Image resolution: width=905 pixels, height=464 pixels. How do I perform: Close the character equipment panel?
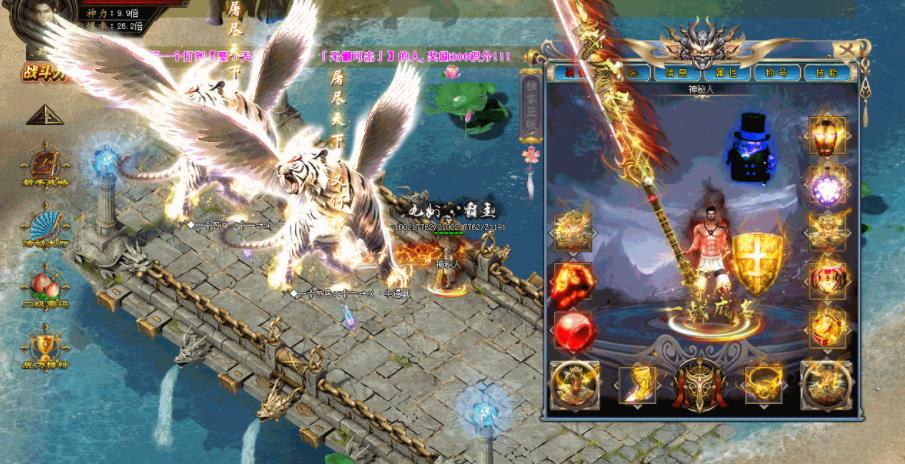pyautogui.click(x=853, y=50)
